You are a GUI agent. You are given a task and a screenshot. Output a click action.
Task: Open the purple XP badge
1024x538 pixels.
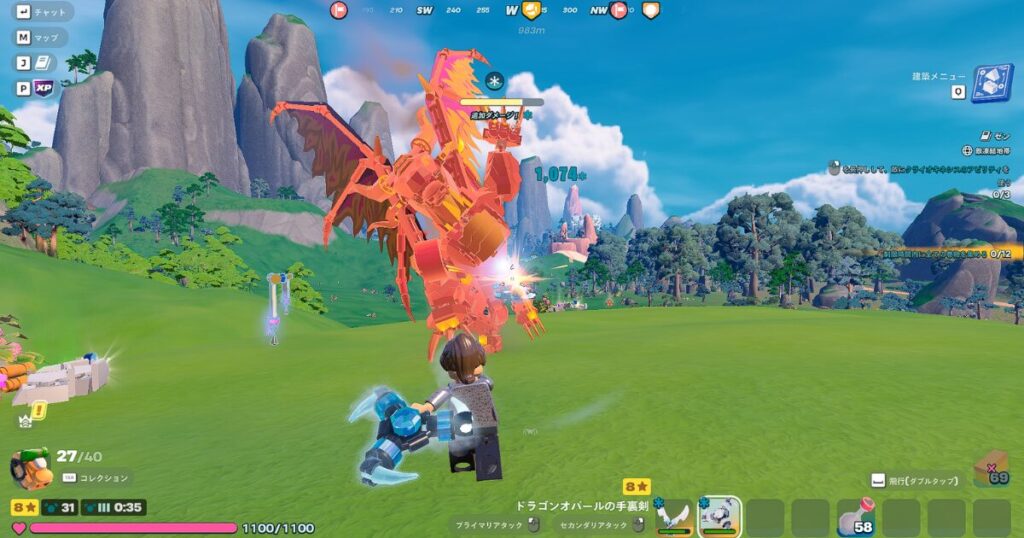[x=43, y=88]
